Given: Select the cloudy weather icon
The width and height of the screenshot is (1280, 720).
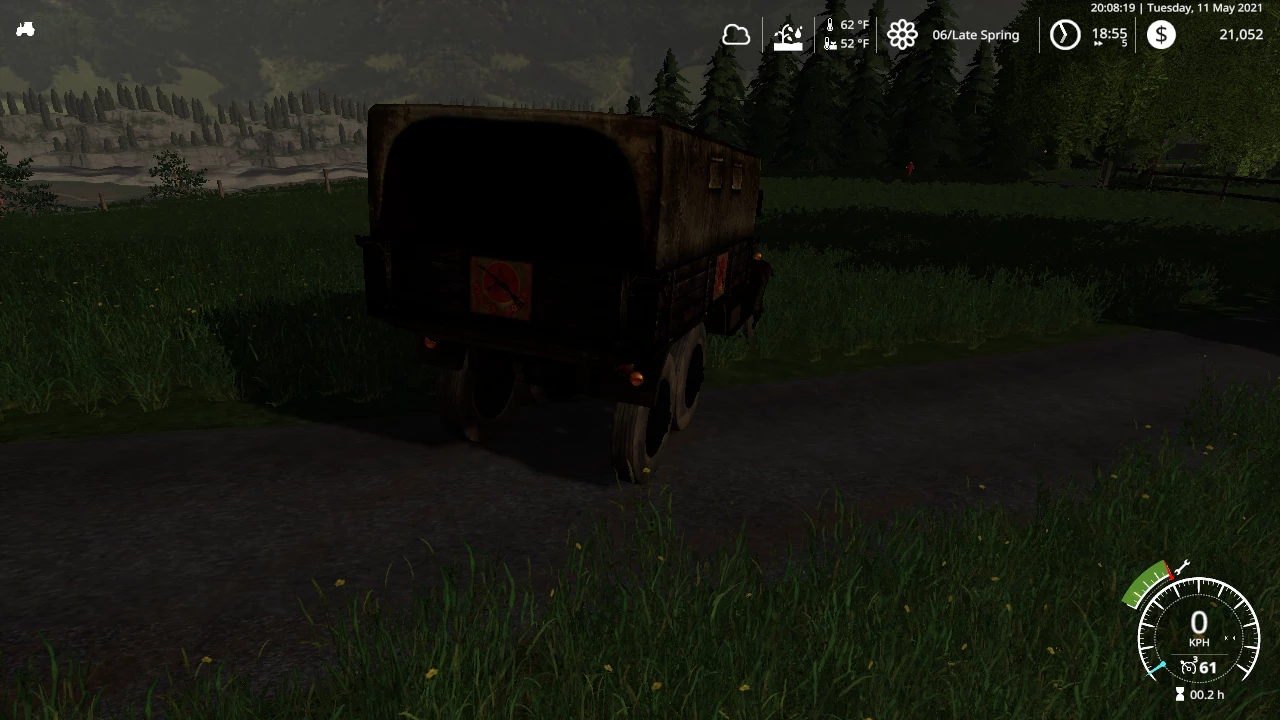Looking at the screenshot, I should point(736,36).
